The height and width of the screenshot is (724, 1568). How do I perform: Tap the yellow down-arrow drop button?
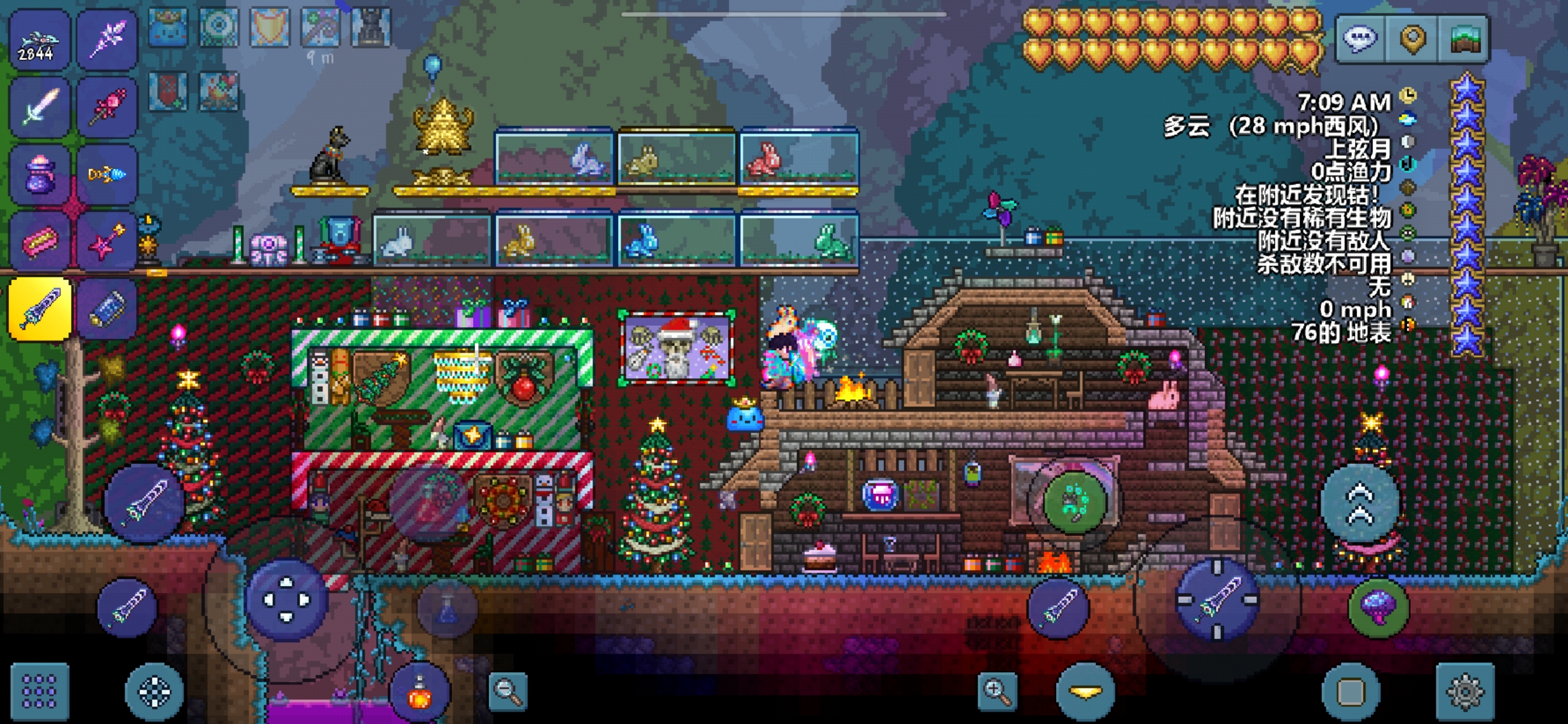(x=1085, y=691)
